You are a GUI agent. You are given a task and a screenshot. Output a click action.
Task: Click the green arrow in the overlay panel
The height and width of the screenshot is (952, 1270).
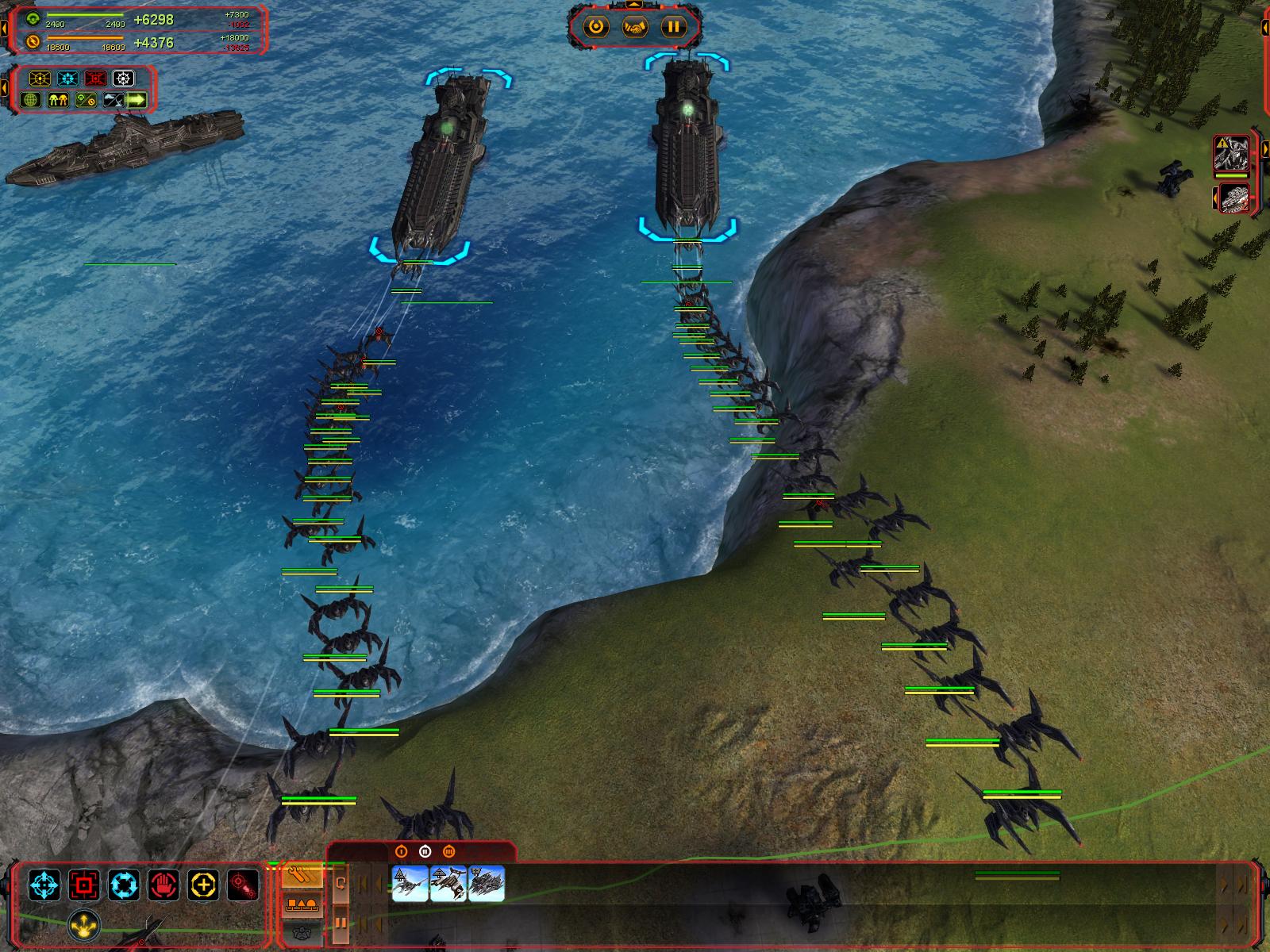(x=137, y=100)
